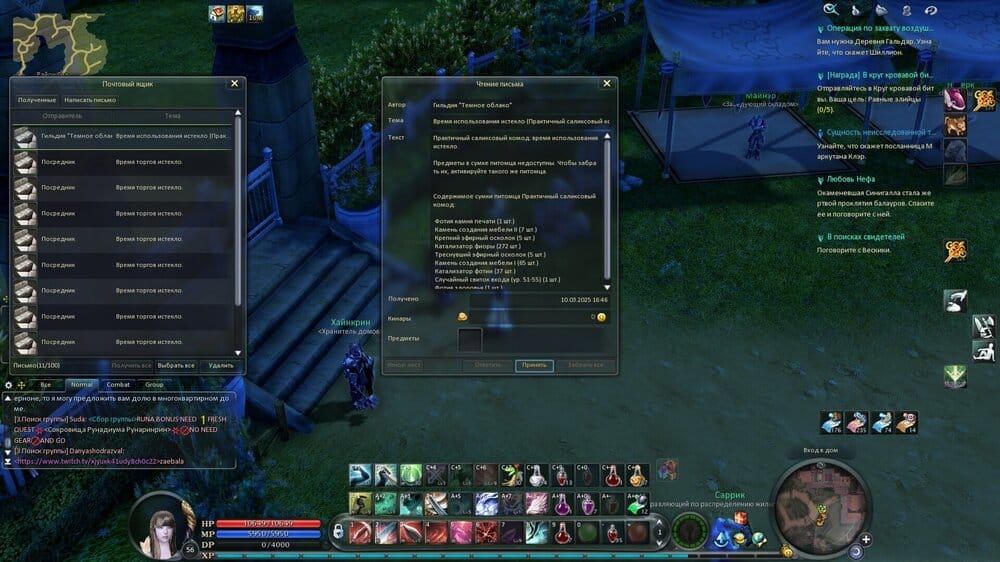Open the chat settings gear icon
The image size is (1000, 562).
click(x=9, y=384)
